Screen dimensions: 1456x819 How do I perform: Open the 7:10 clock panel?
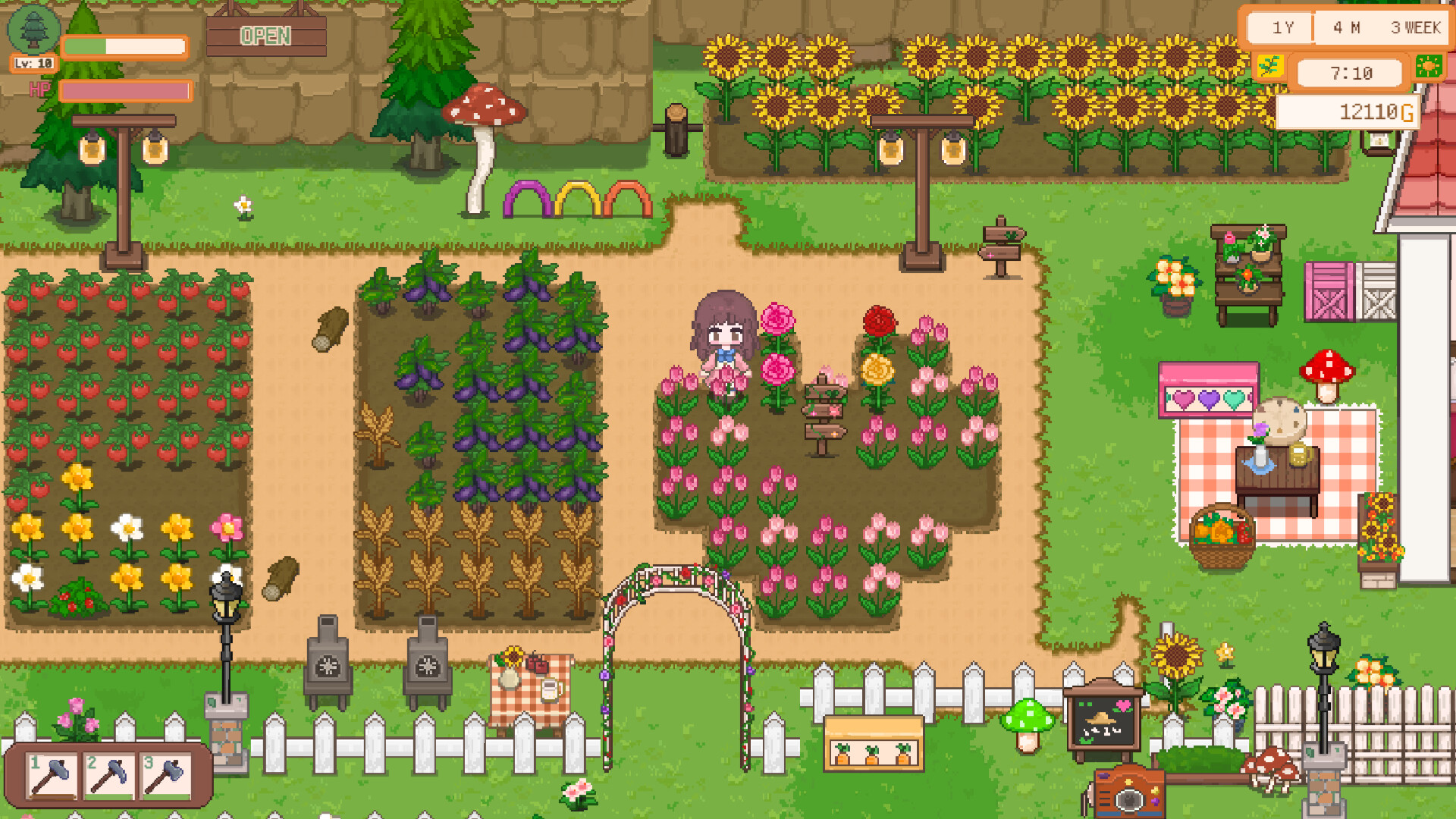(x=1350, y=73)
